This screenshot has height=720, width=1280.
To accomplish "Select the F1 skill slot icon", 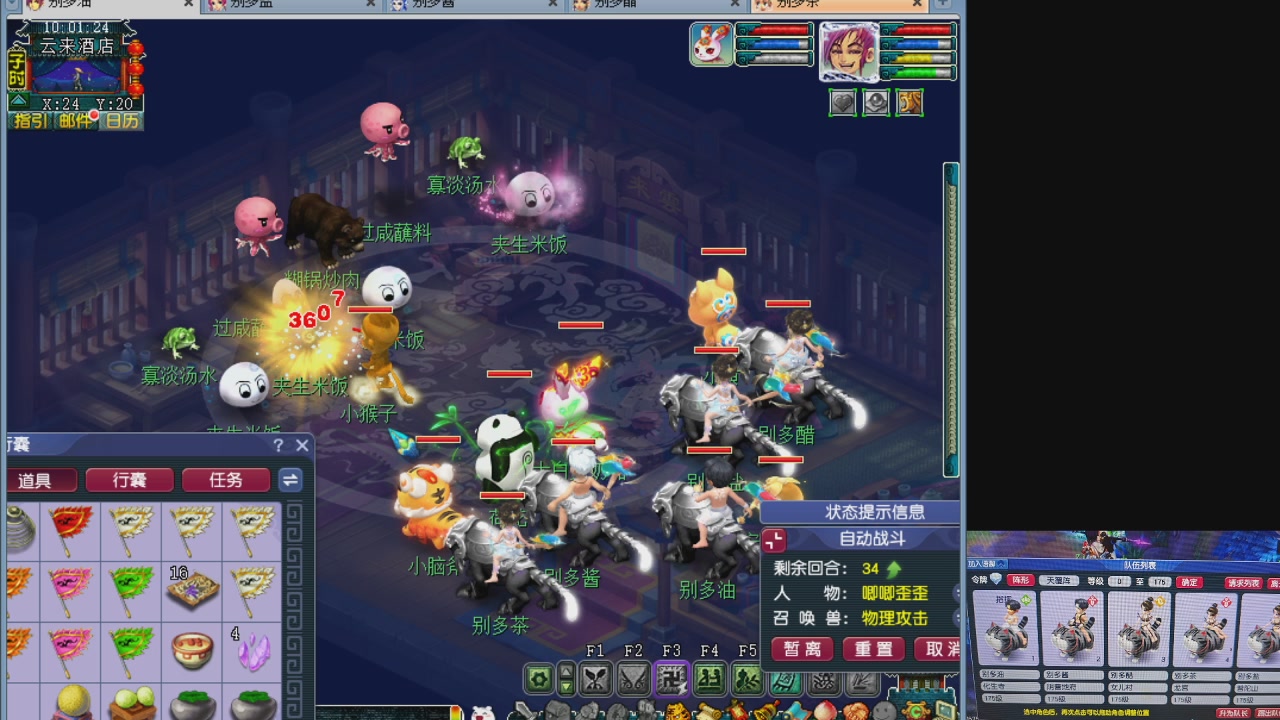I will pos(597,679).
